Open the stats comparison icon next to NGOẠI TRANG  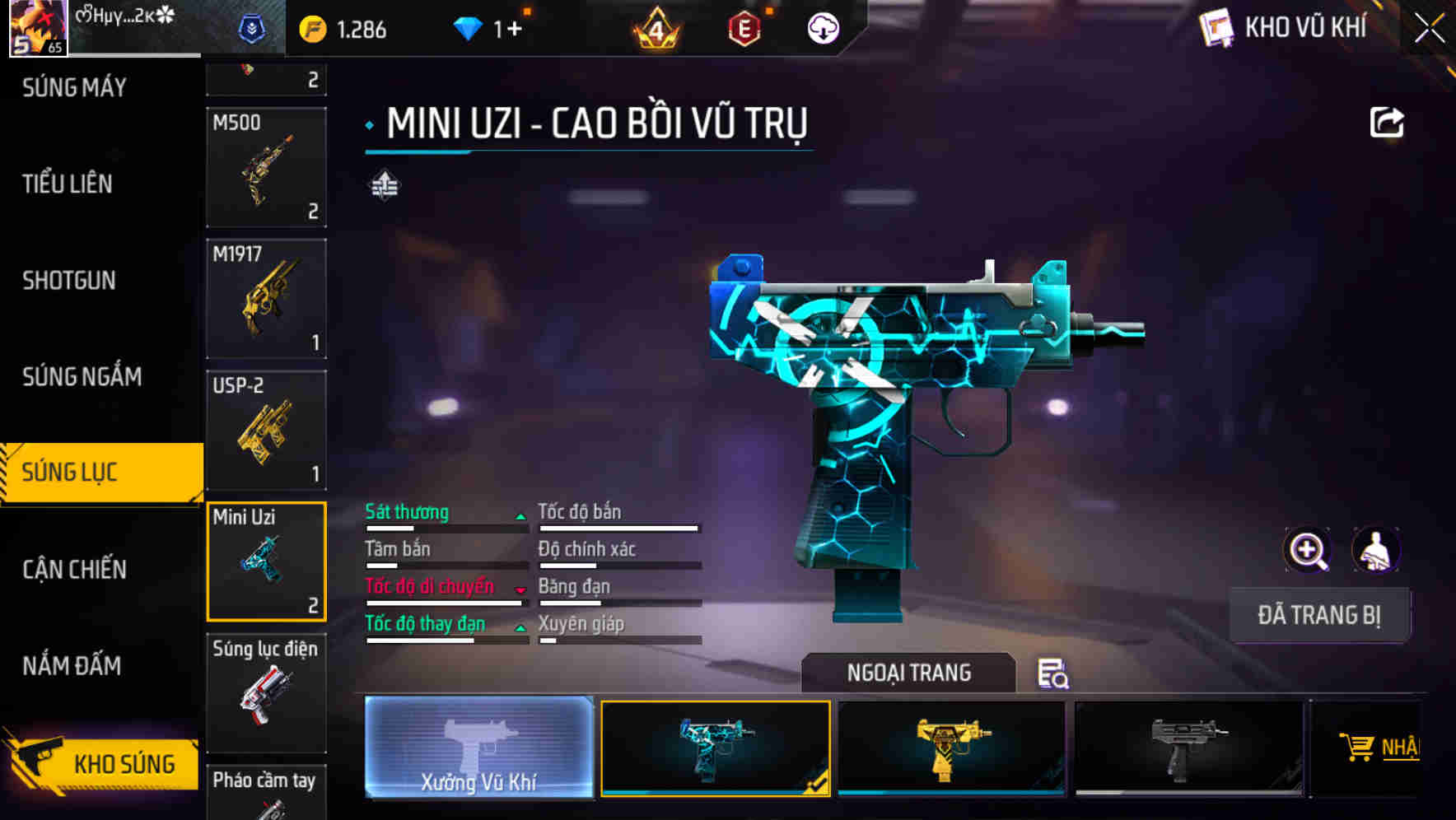pos(1056,675)
